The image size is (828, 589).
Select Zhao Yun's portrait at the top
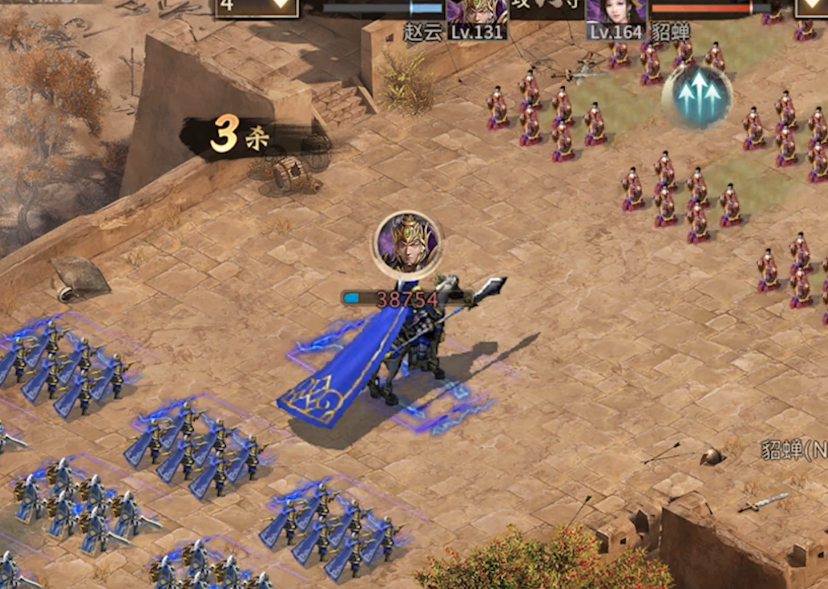tap(476, 11)
